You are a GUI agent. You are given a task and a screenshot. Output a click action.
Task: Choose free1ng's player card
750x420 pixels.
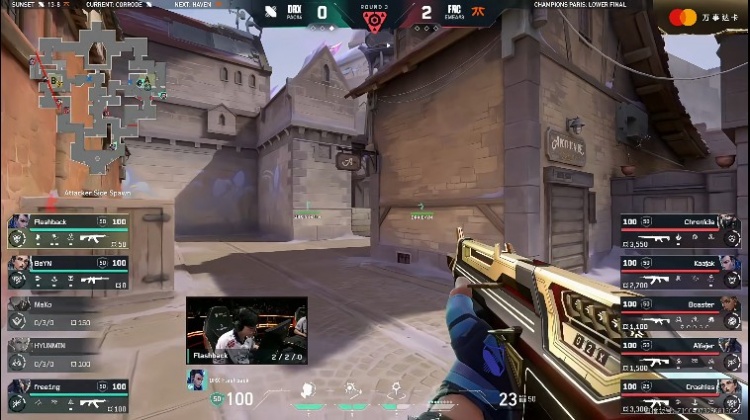tap(68, 396)
